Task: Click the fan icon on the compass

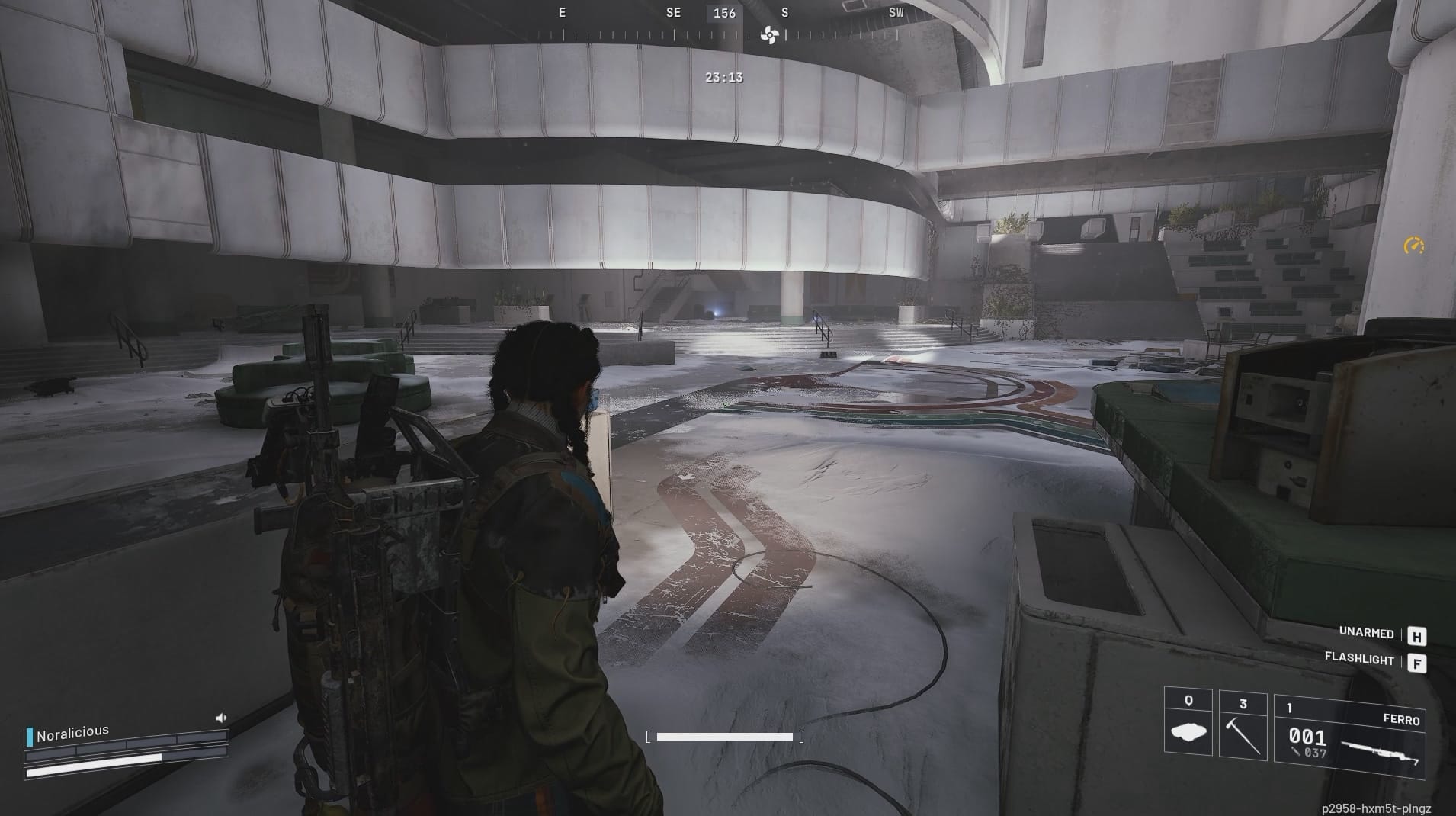Action: (770, 34)
